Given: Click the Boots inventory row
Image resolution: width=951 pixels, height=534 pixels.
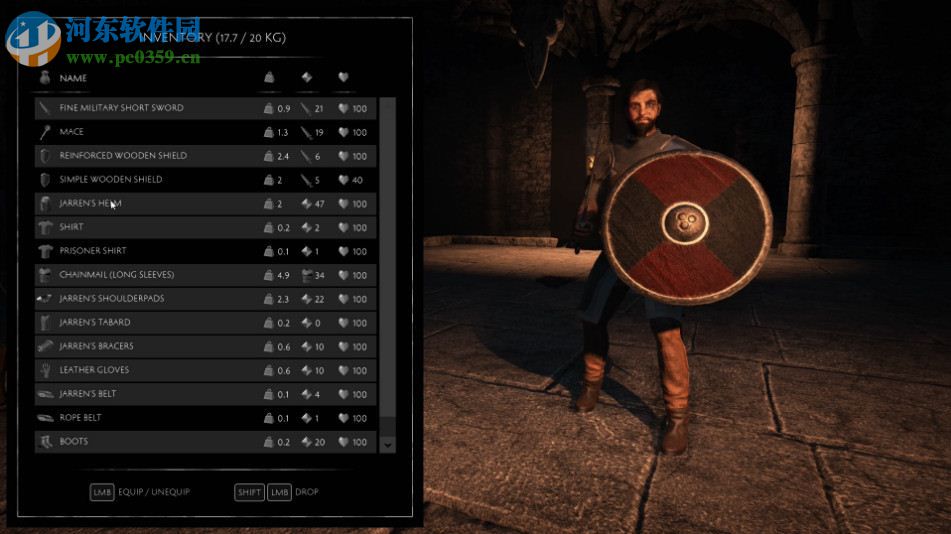Looking at the screenshot, I should (74, 442).
